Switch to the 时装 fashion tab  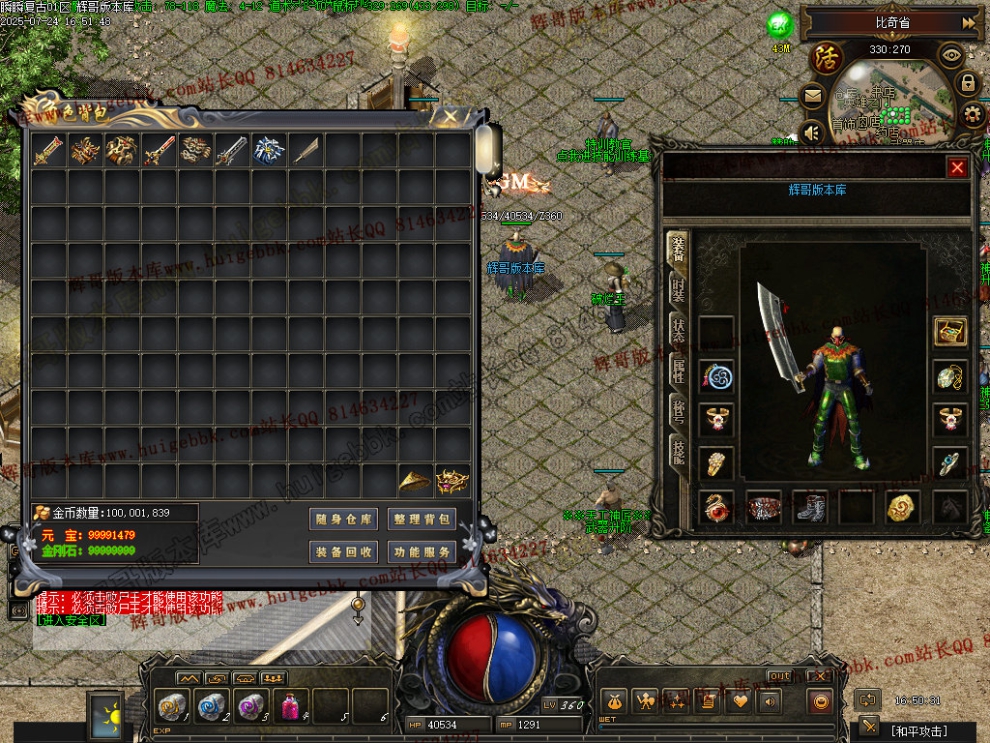pos(678,289)
